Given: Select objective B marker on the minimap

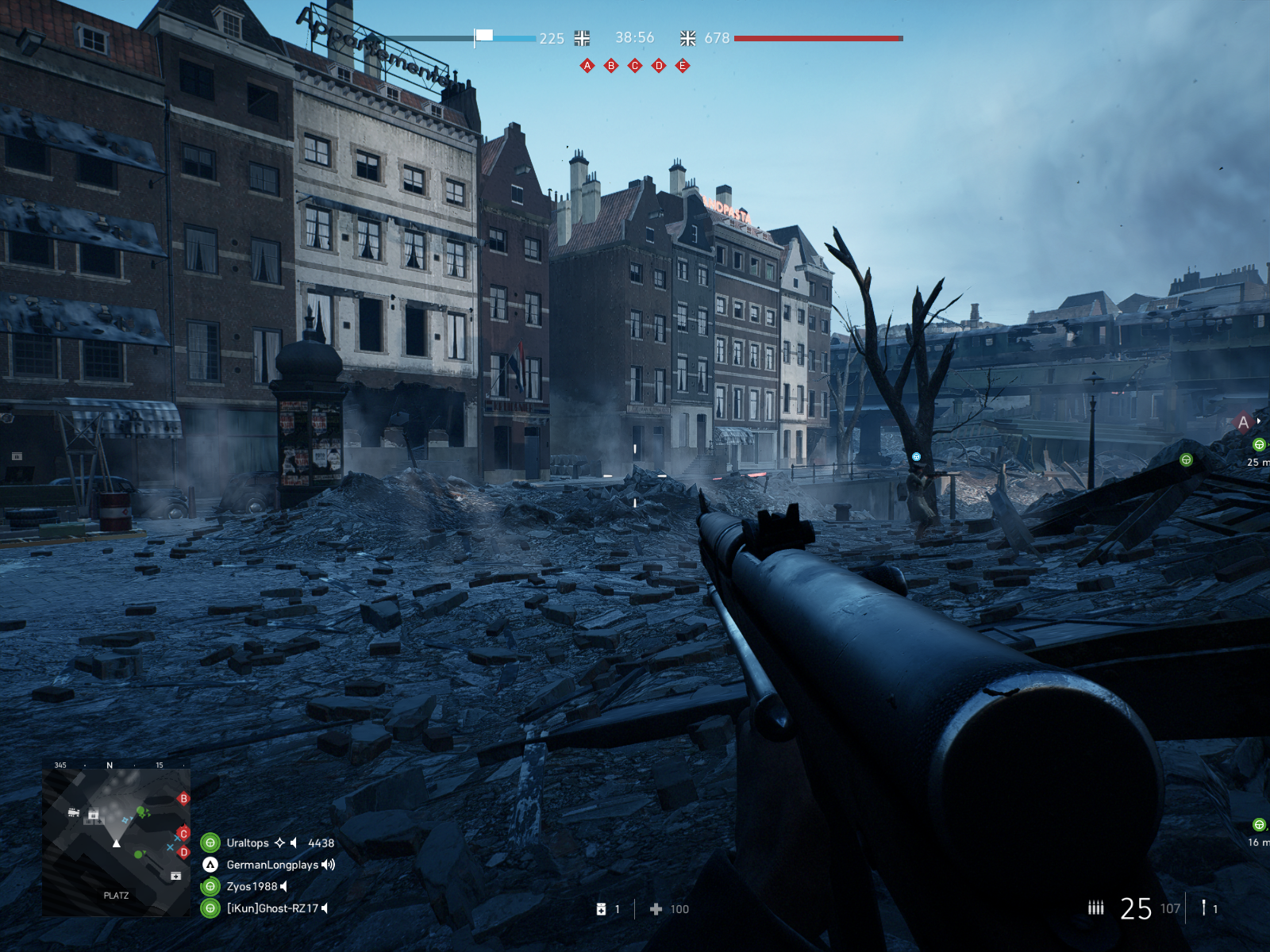Looking at the screenshot, I should (x=184, y=799).
